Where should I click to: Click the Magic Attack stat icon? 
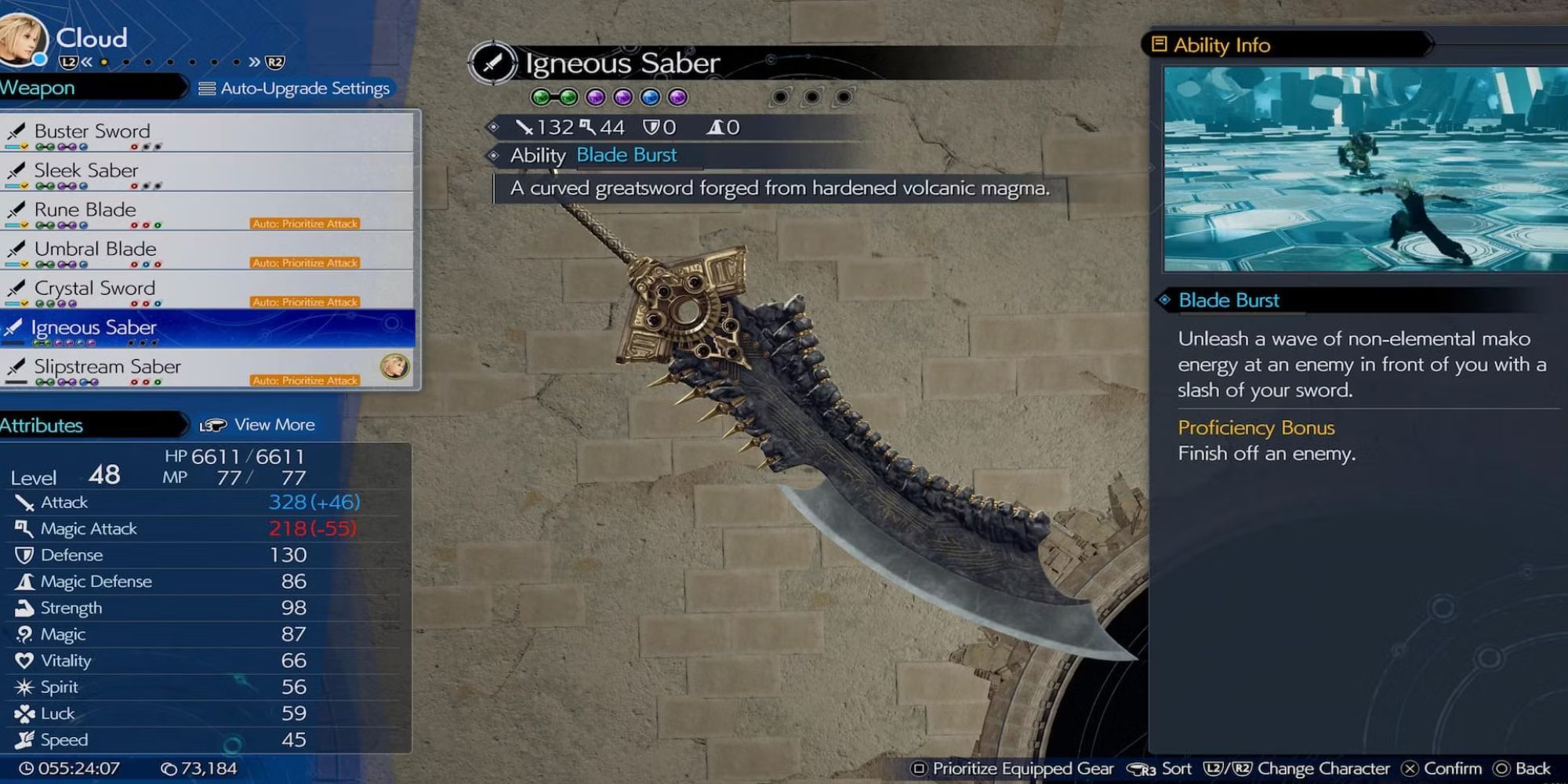tap(26, 528)
